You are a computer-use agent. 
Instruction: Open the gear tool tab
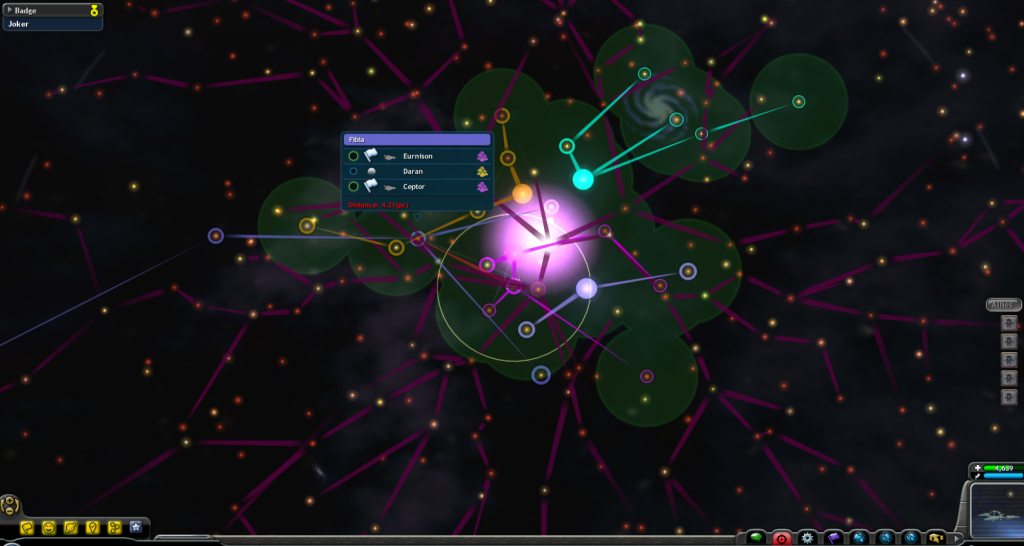807,538
